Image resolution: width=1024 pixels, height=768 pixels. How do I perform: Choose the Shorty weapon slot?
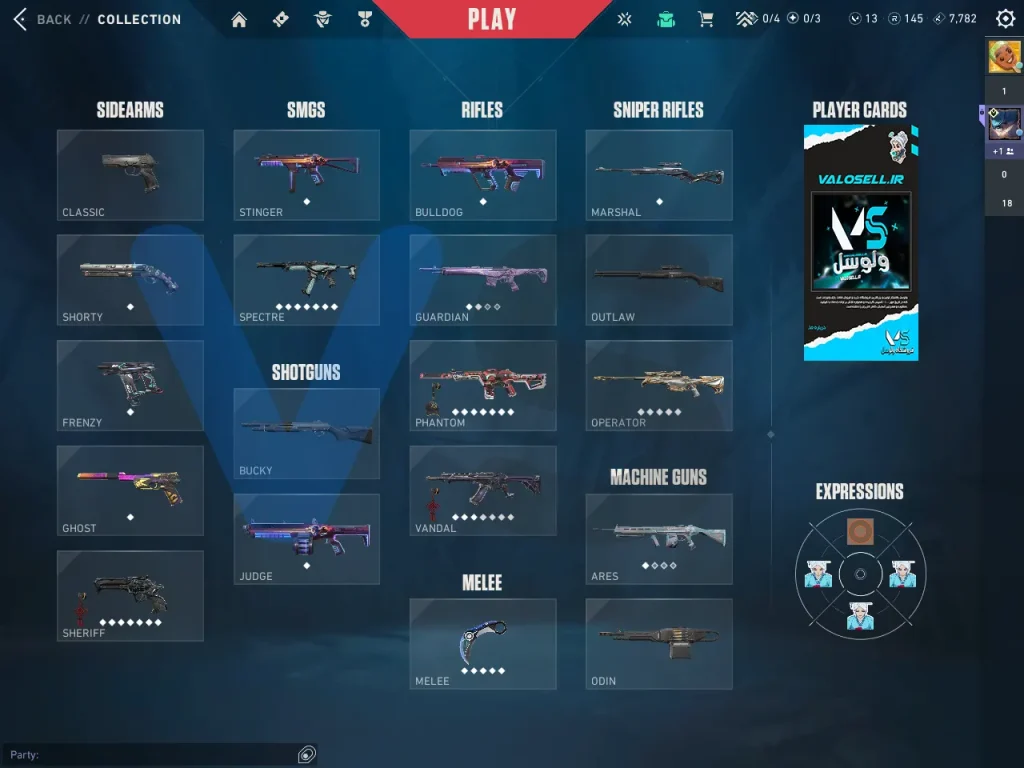130,280
